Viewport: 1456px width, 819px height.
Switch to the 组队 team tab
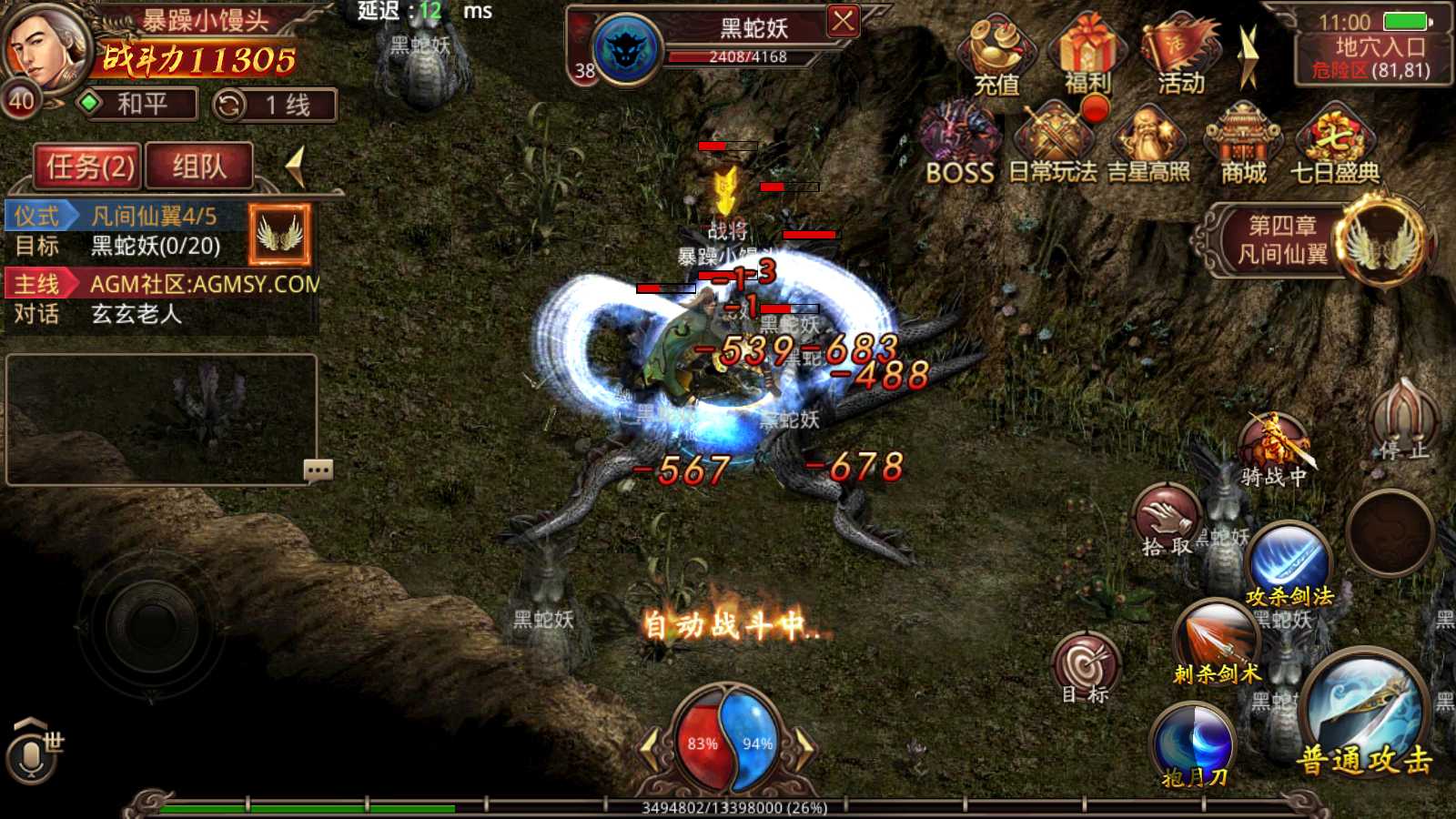199,167
